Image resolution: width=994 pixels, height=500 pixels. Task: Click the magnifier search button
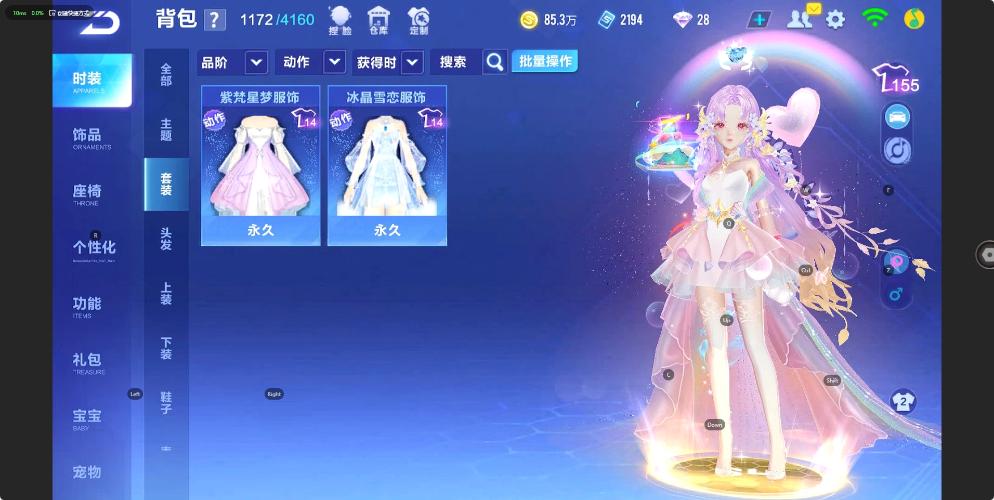[x=494, y=62]
